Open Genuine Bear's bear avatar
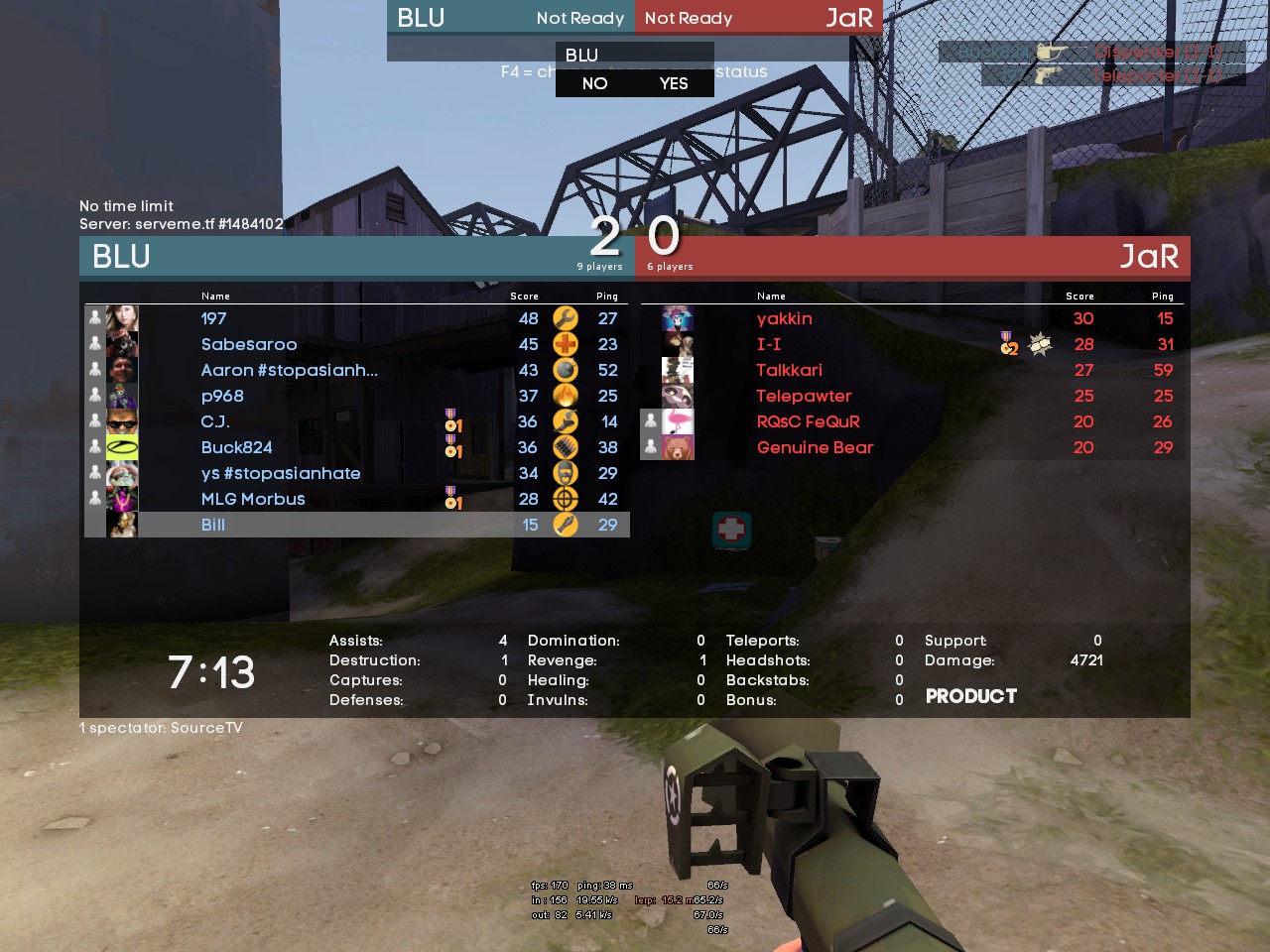The width and height of the screenshot is (1270, 952). tap(678, 447)
